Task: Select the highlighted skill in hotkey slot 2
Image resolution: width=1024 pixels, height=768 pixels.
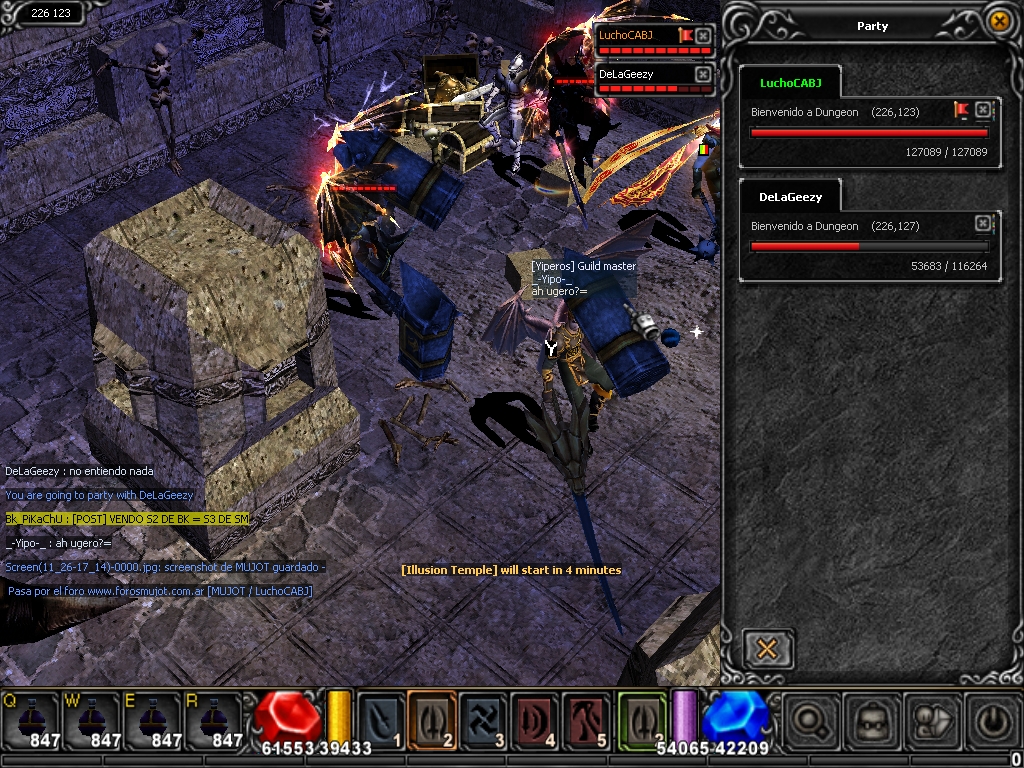Action: (x=432, y=720)
